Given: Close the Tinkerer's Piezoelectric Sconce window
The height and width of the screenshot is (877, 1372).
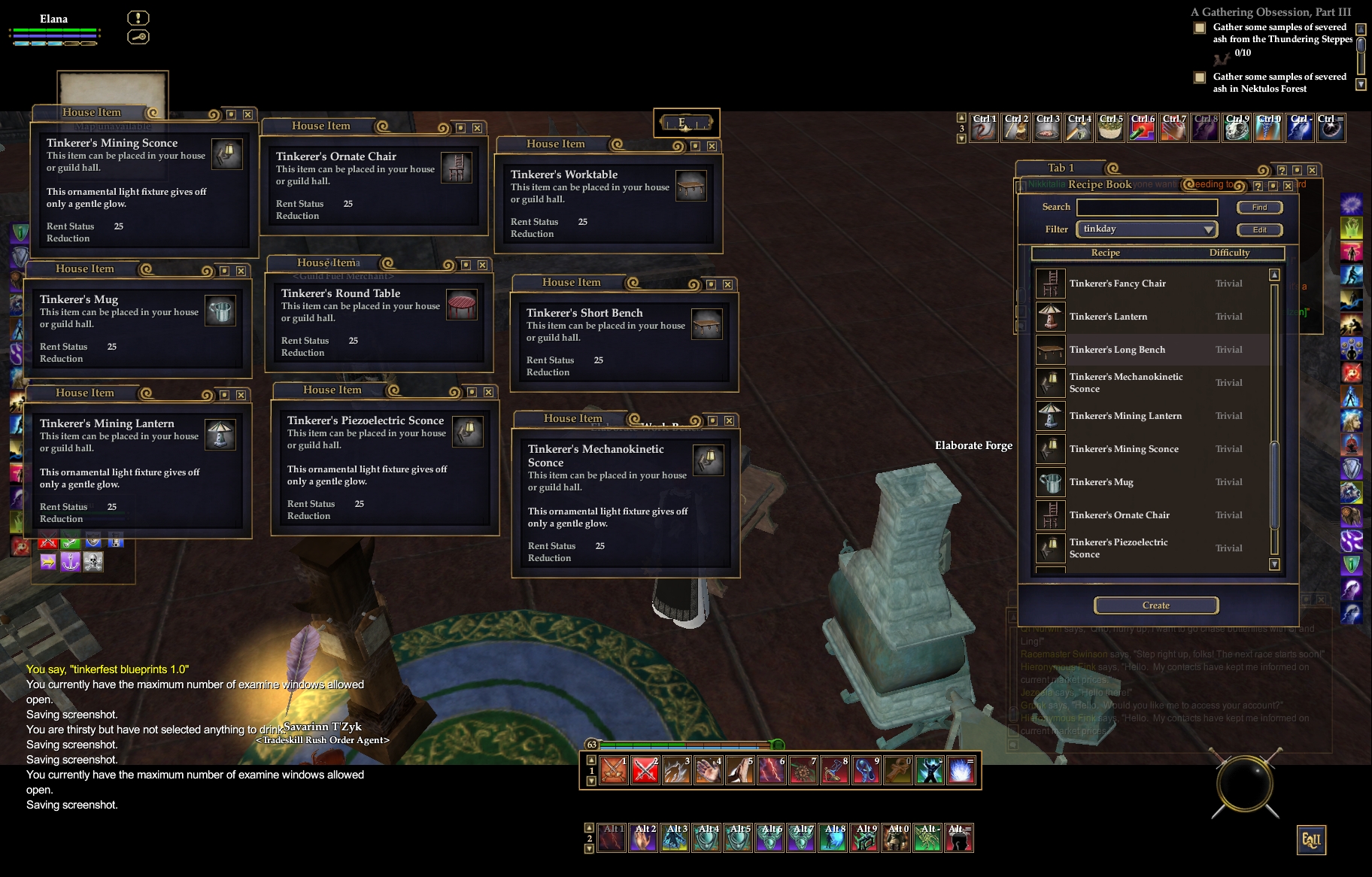Looking at the screenshot, I should [488, 392].
